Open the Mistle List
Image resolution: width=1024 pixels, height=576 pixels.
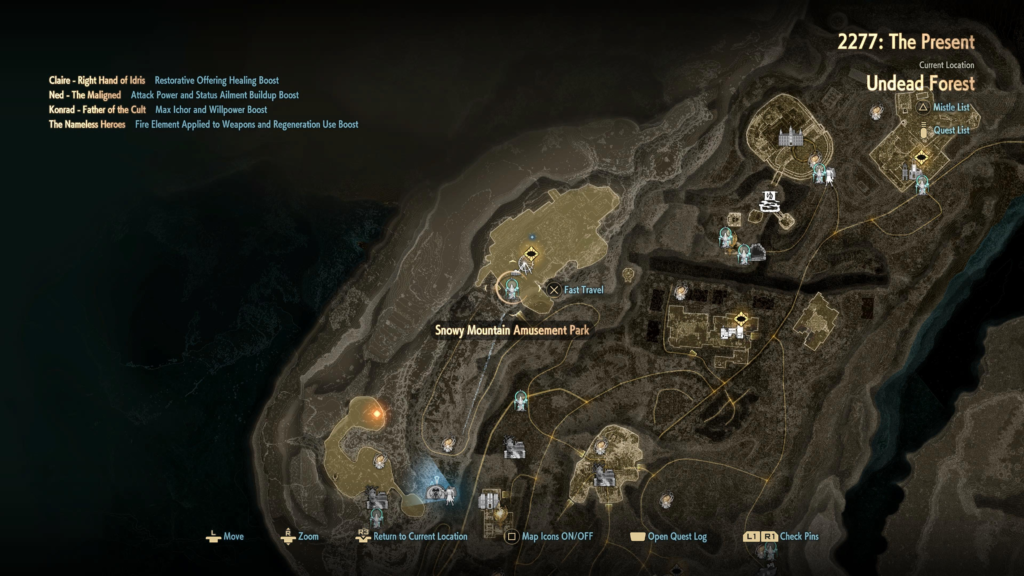click(949, 107)
